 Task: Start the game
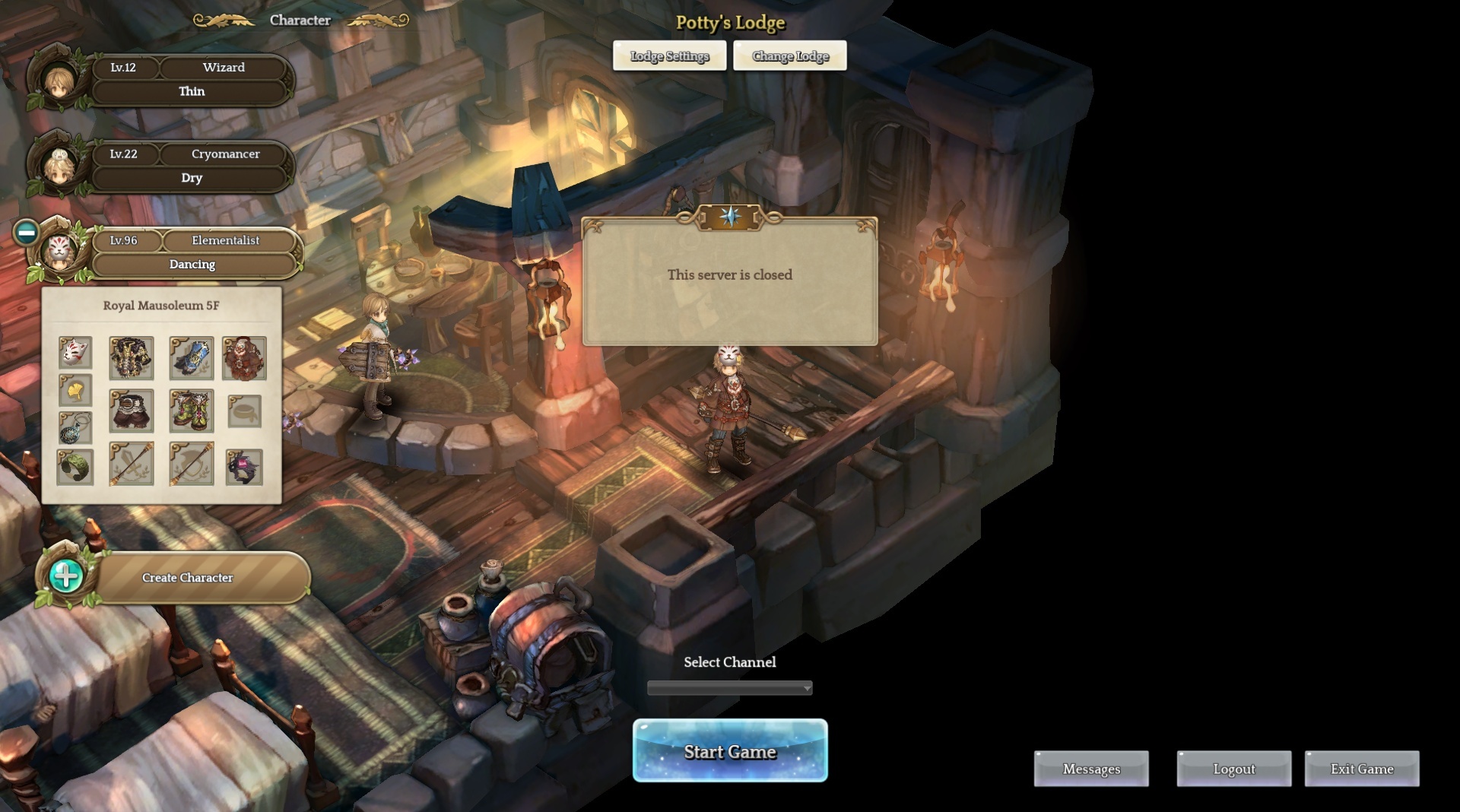[x=730, y=751]
